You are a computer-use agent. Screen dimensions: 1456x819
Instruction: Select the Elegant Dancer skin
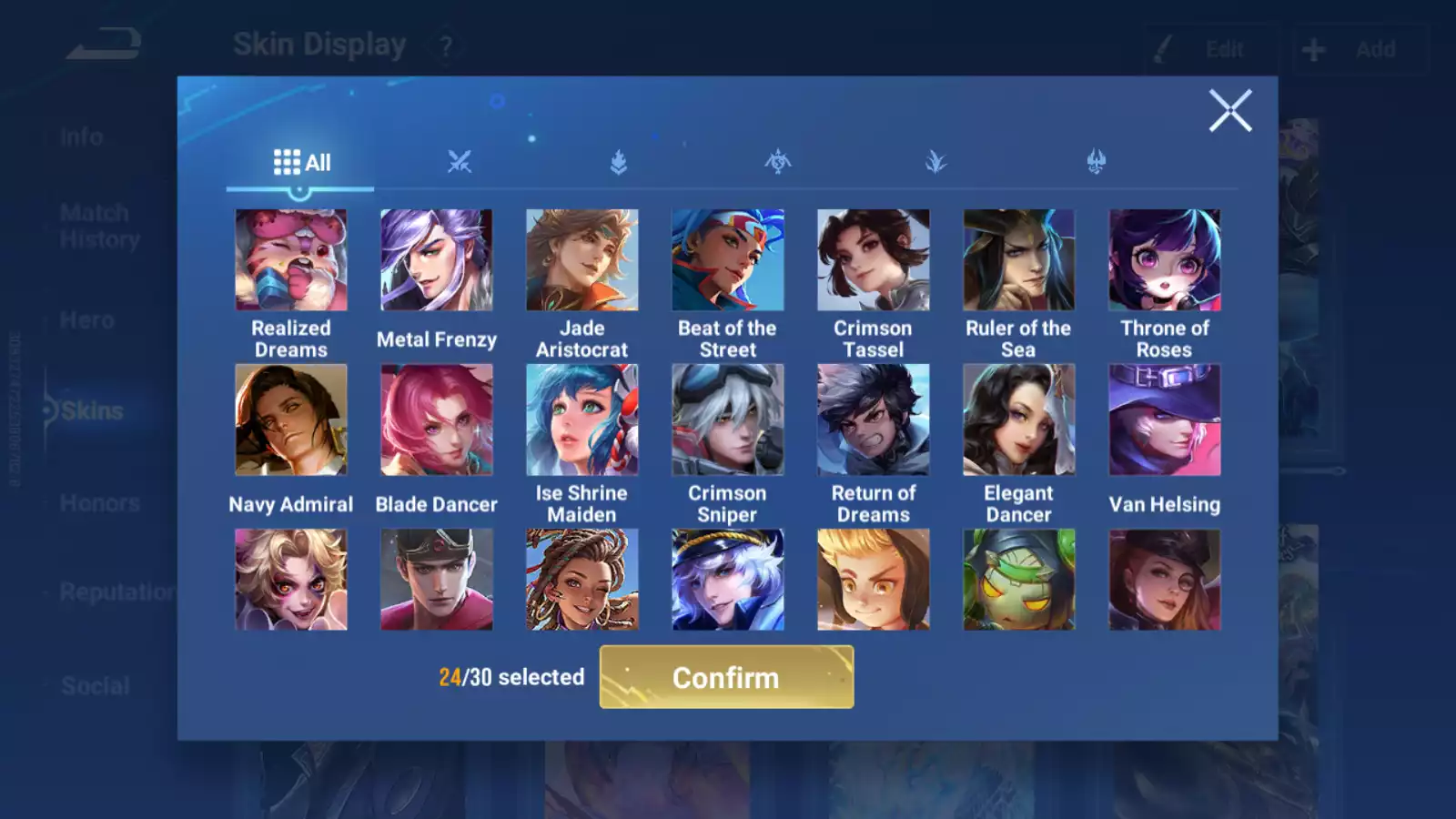pyautogui.click(x=1019, y=420)
